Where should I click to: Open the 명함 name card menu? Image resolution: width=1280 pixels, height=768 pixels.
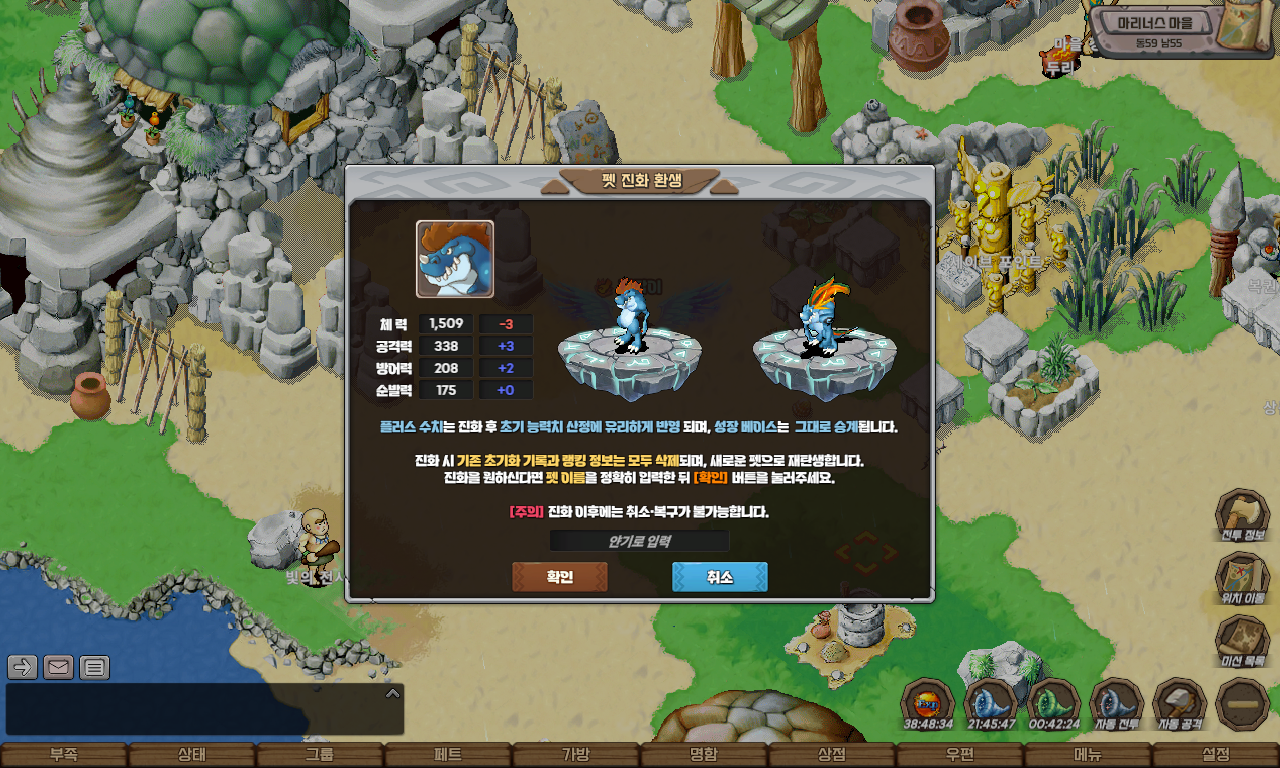pyautogui.click(x=704, y=755)
